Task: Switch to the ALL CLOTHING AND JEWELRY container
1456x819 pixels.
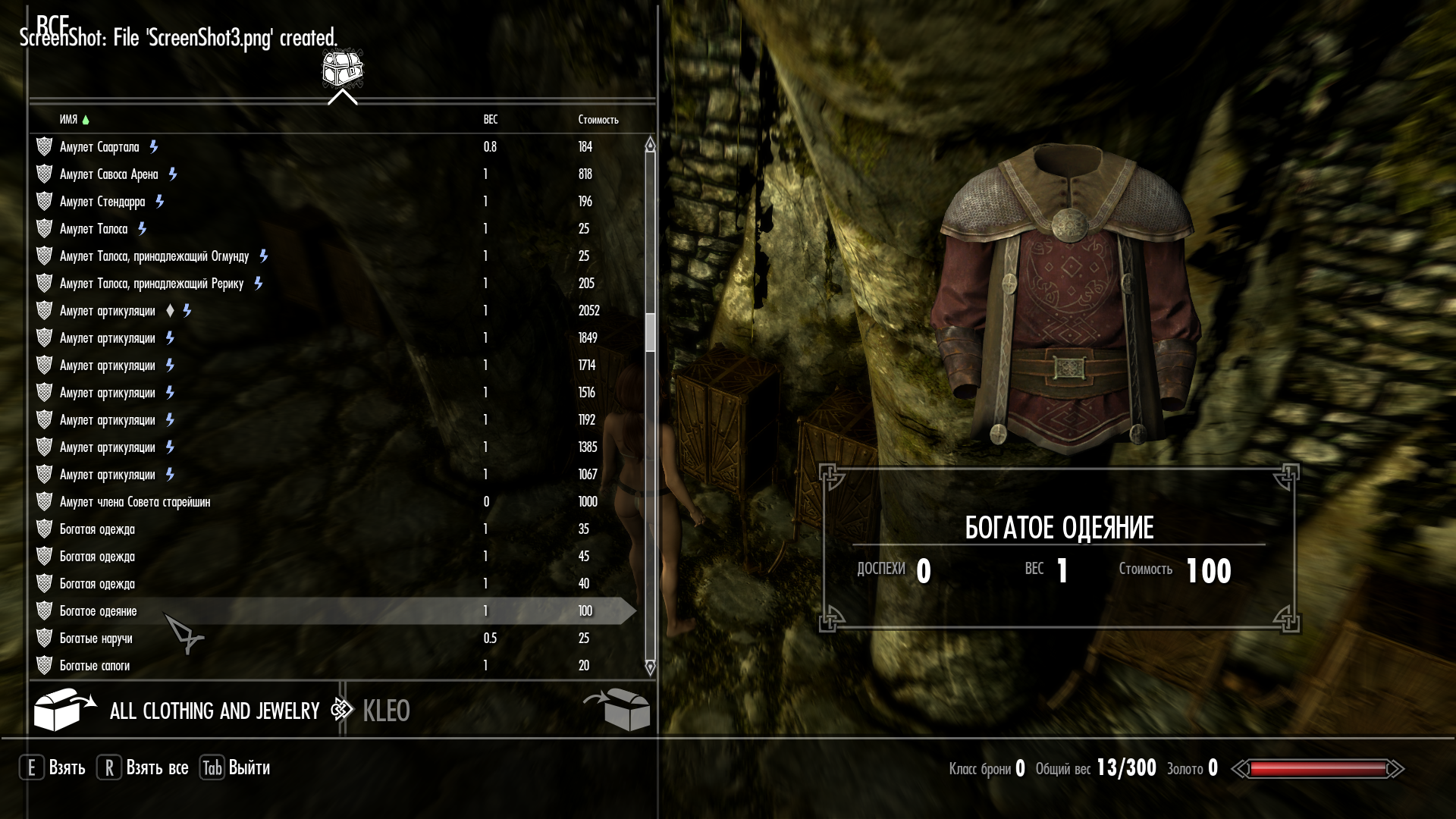Action: tap(215, 711)
